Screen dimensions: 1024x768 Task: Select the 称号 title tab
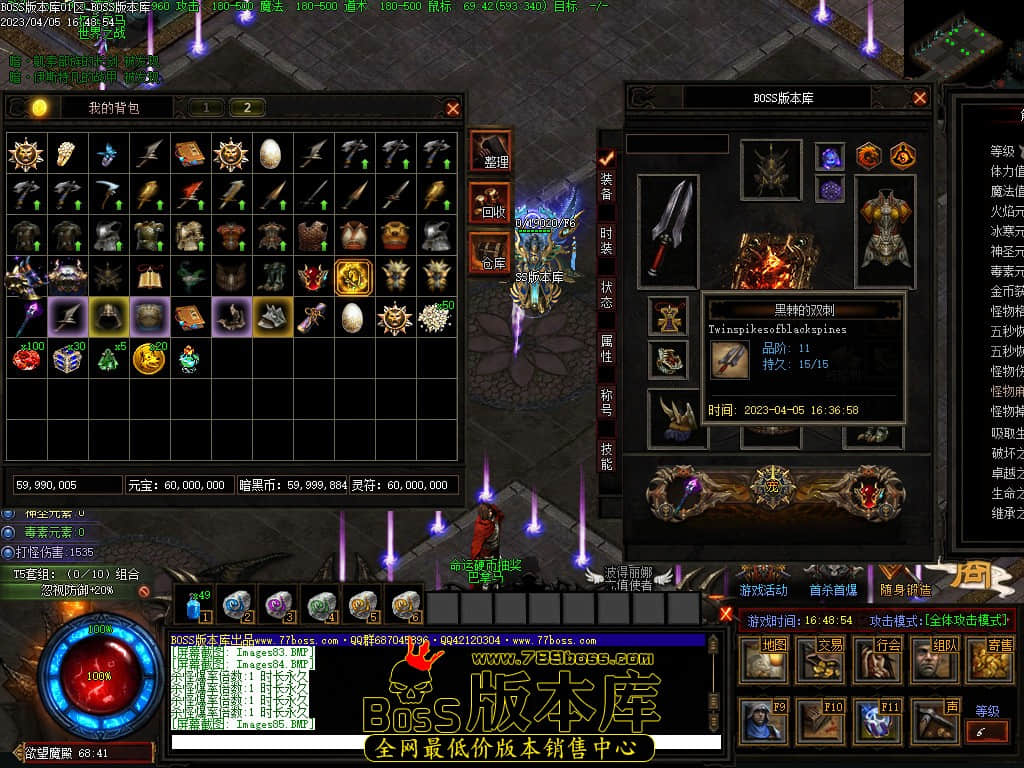[607, 402]
